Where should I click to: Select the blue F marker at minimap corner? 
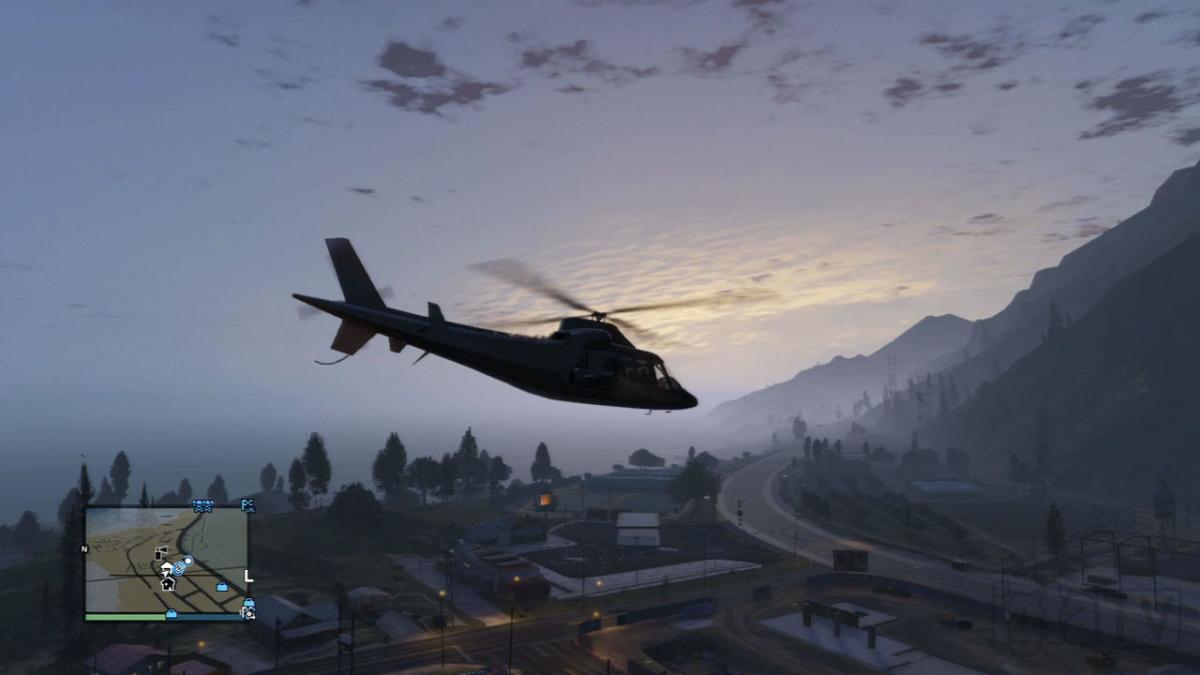(248, 506)
